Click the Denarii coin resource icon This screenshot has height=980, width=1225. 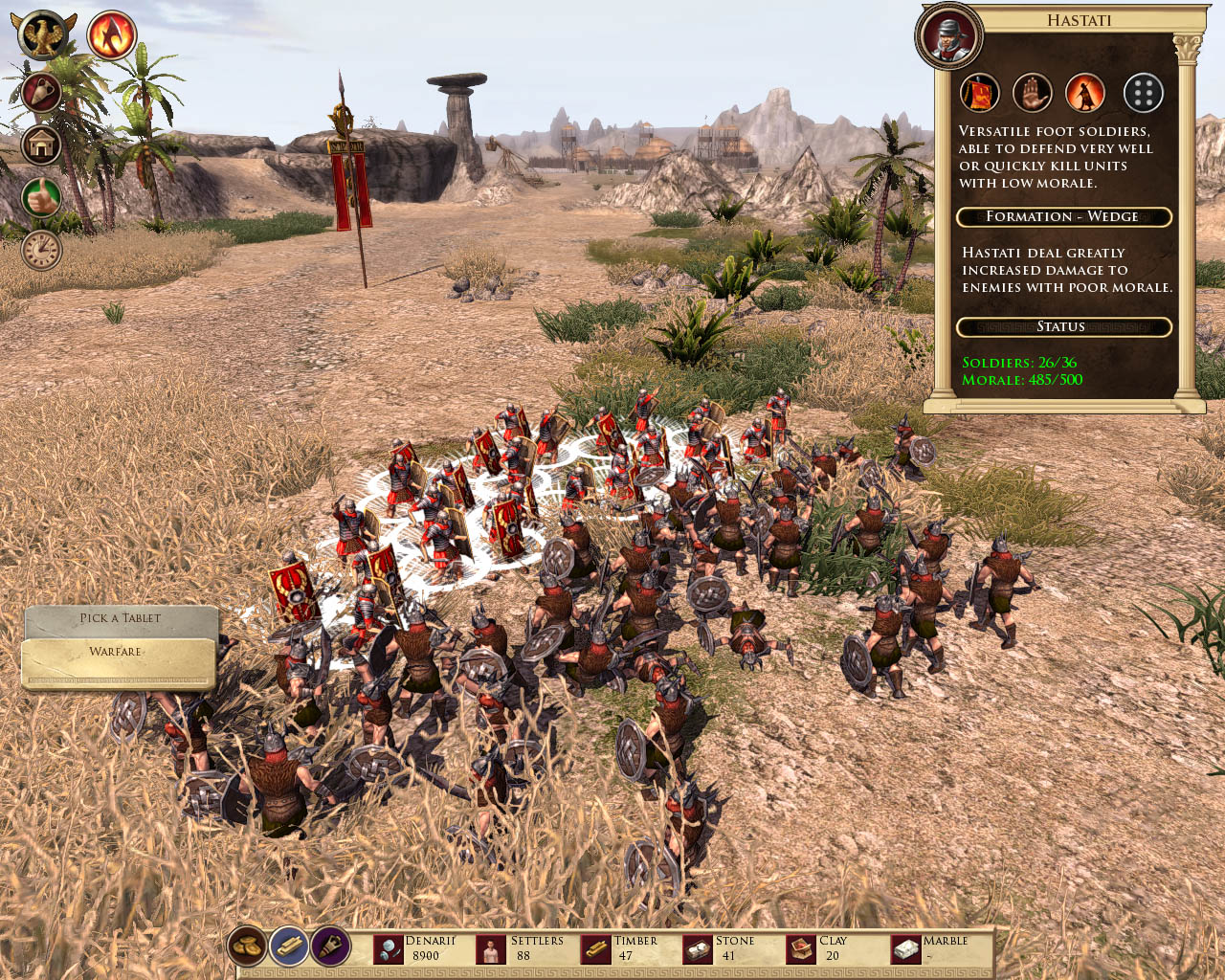pyautogui.click(x=389, y=949)
